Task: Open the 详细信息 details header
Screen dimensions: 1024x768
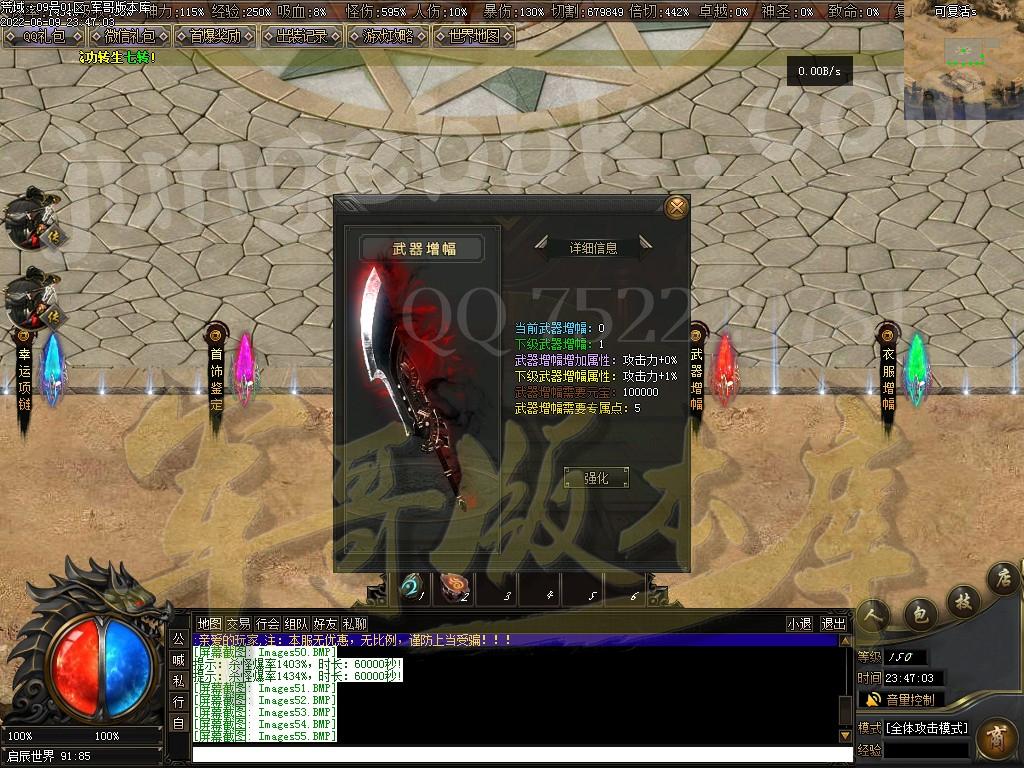Action: [x=593, y=247]
